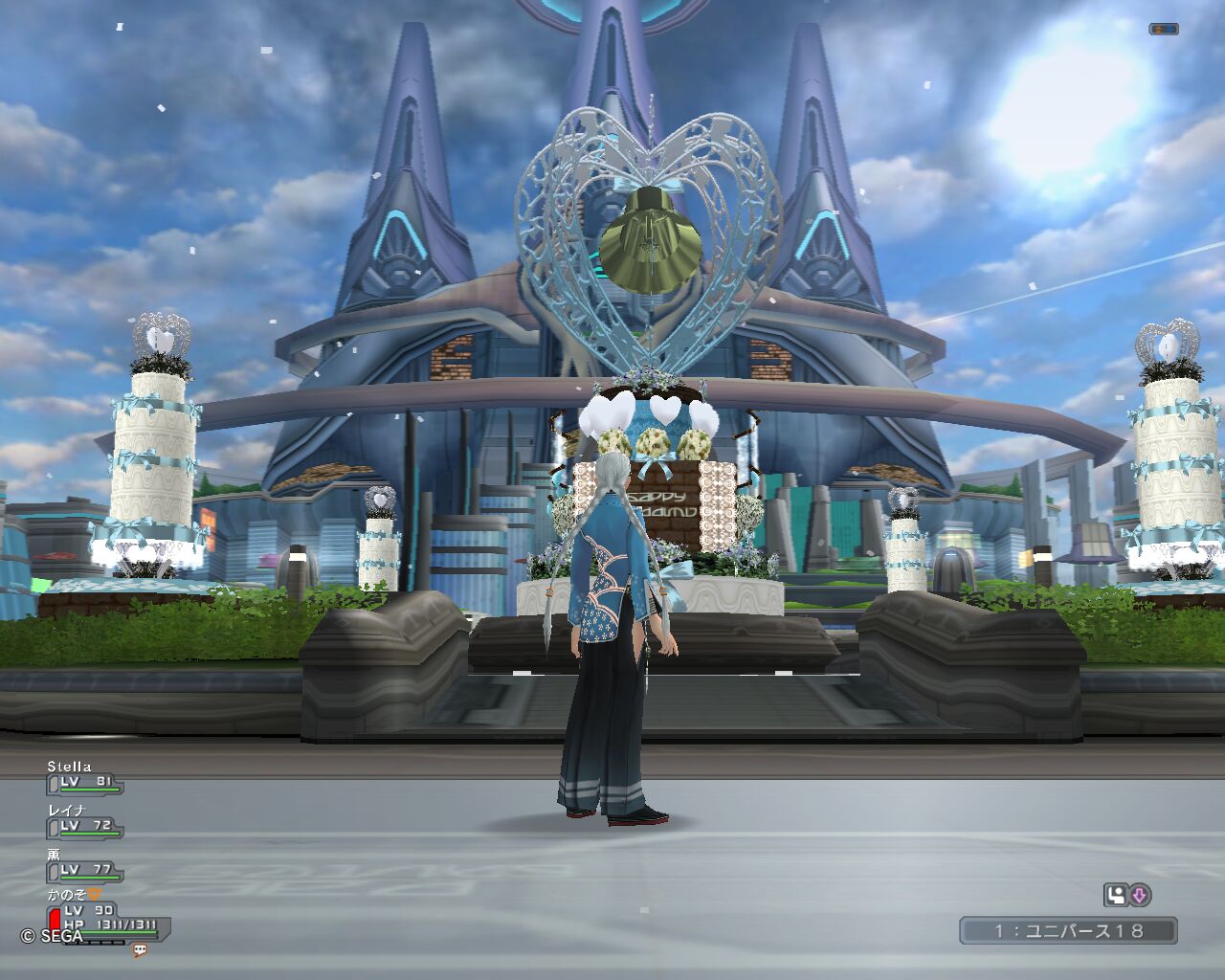
Task: Click the white player silhouette icon
Action: [x=1115, y=896]
